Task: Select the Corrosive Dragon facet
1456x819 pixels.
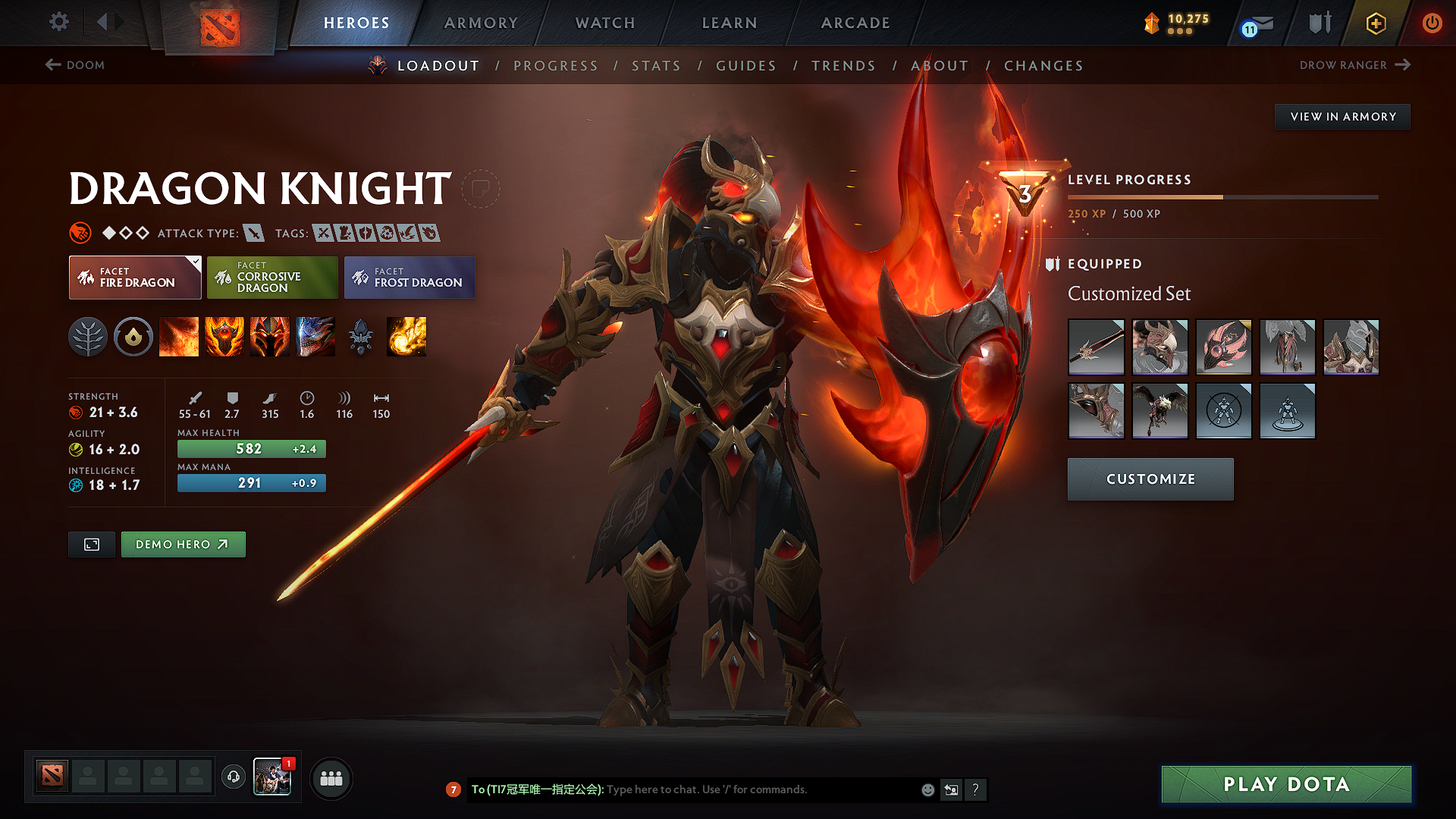Action: tap(272, 277)
